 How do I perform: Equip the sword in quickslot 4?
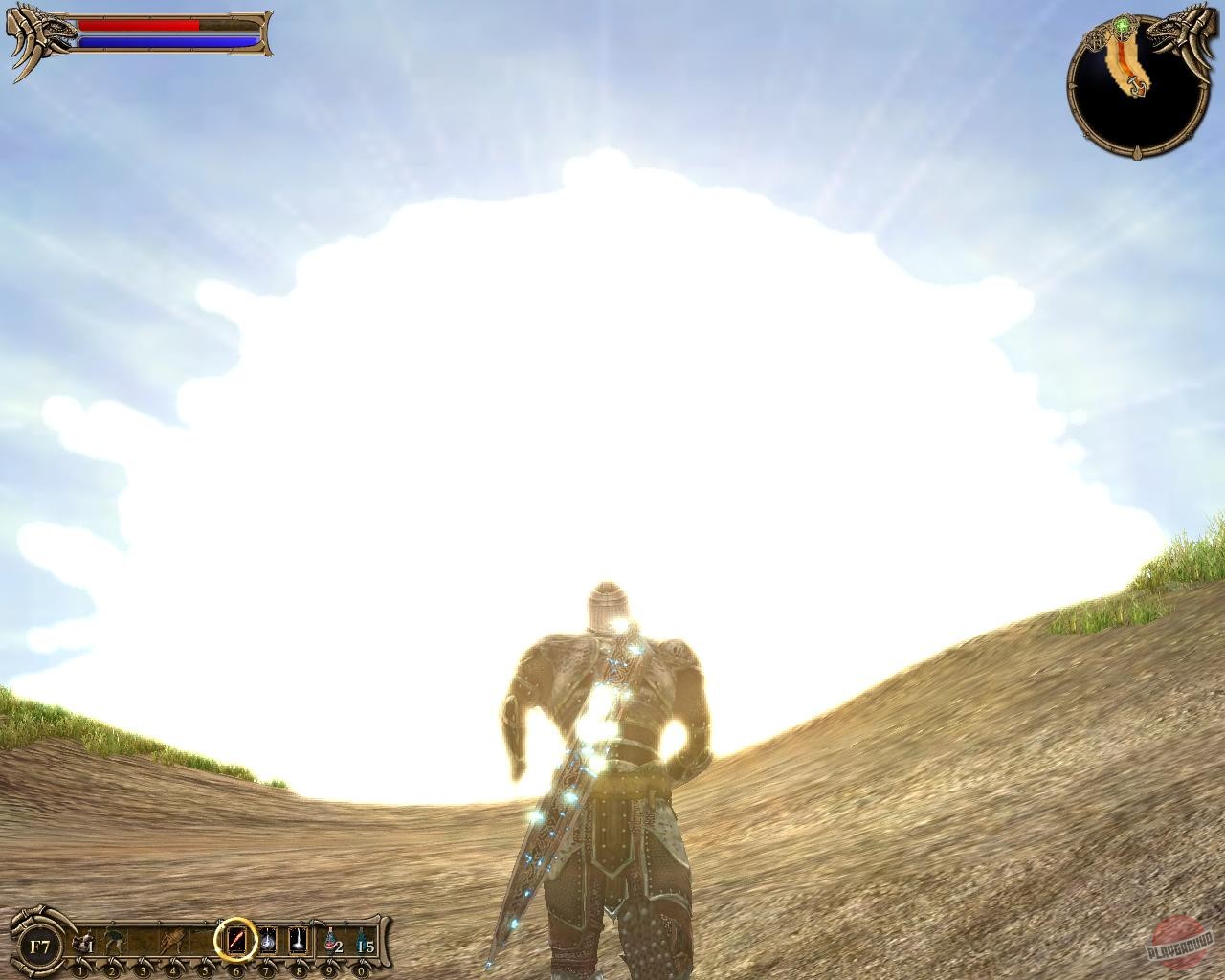coord(172,939)
